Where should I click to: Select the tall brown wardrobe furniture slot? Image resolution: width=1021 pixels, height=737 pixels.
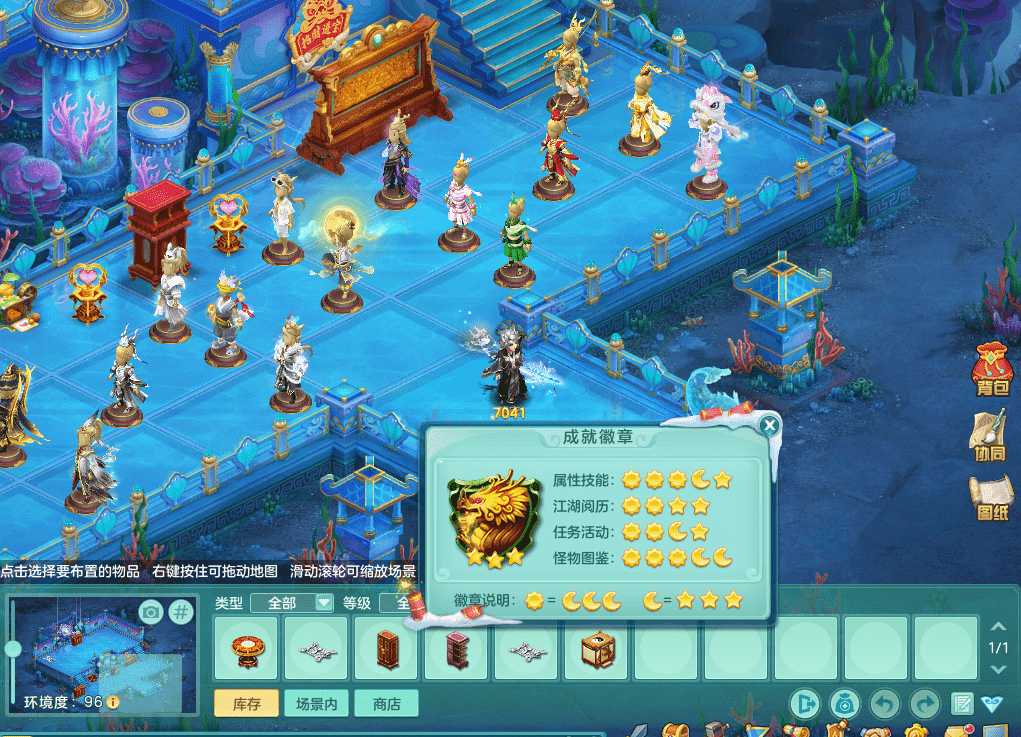tap(387, 648)
